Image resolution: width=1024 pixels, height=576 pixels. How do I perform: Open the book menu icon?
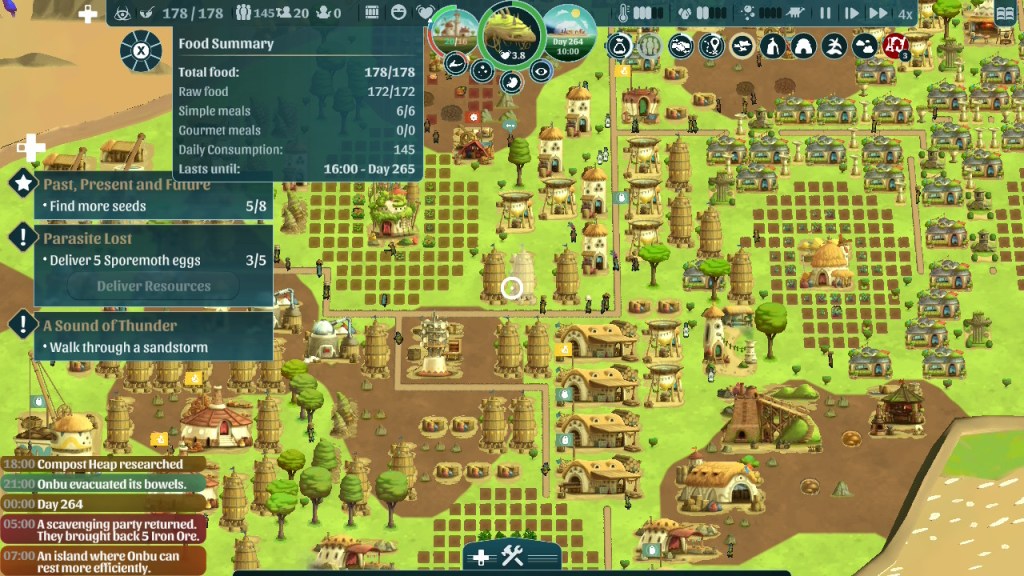(x=1003, y=14)
